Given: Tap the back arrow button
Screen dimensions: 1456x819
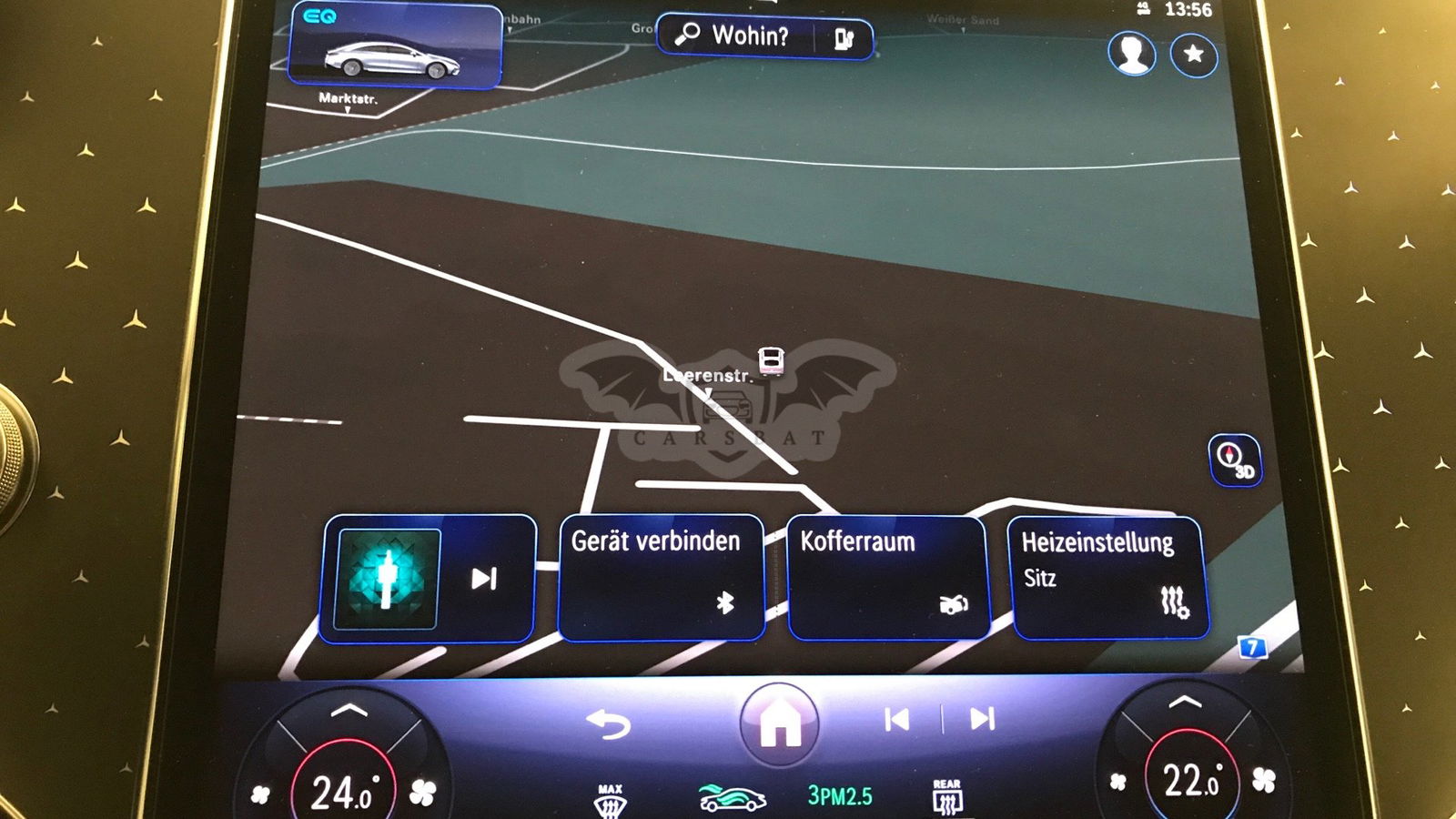Looking at the screenshot, I should coord(609,725).
